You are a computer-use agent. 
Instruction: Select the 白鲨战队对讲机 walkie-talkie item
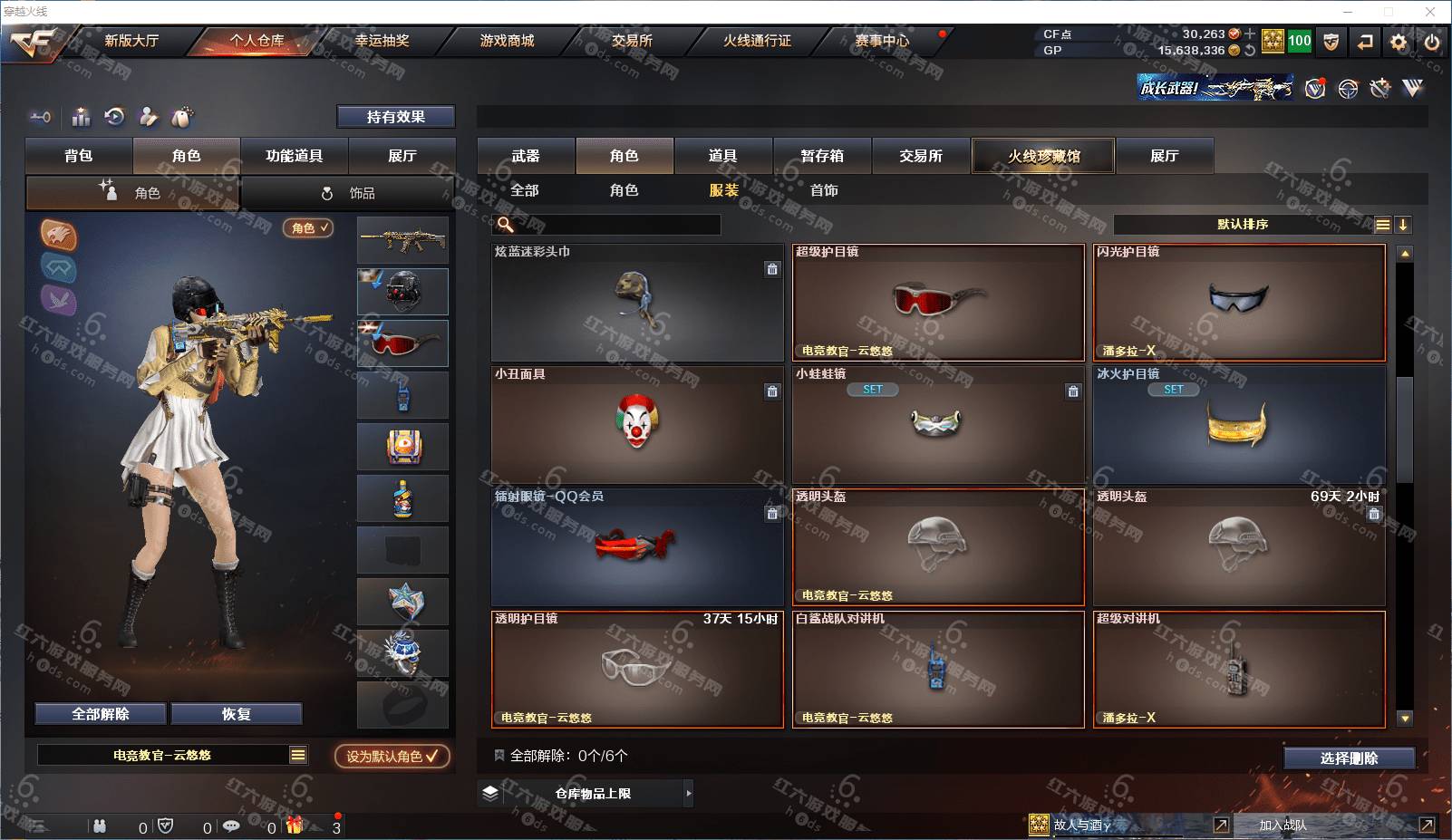pos(938,669)
